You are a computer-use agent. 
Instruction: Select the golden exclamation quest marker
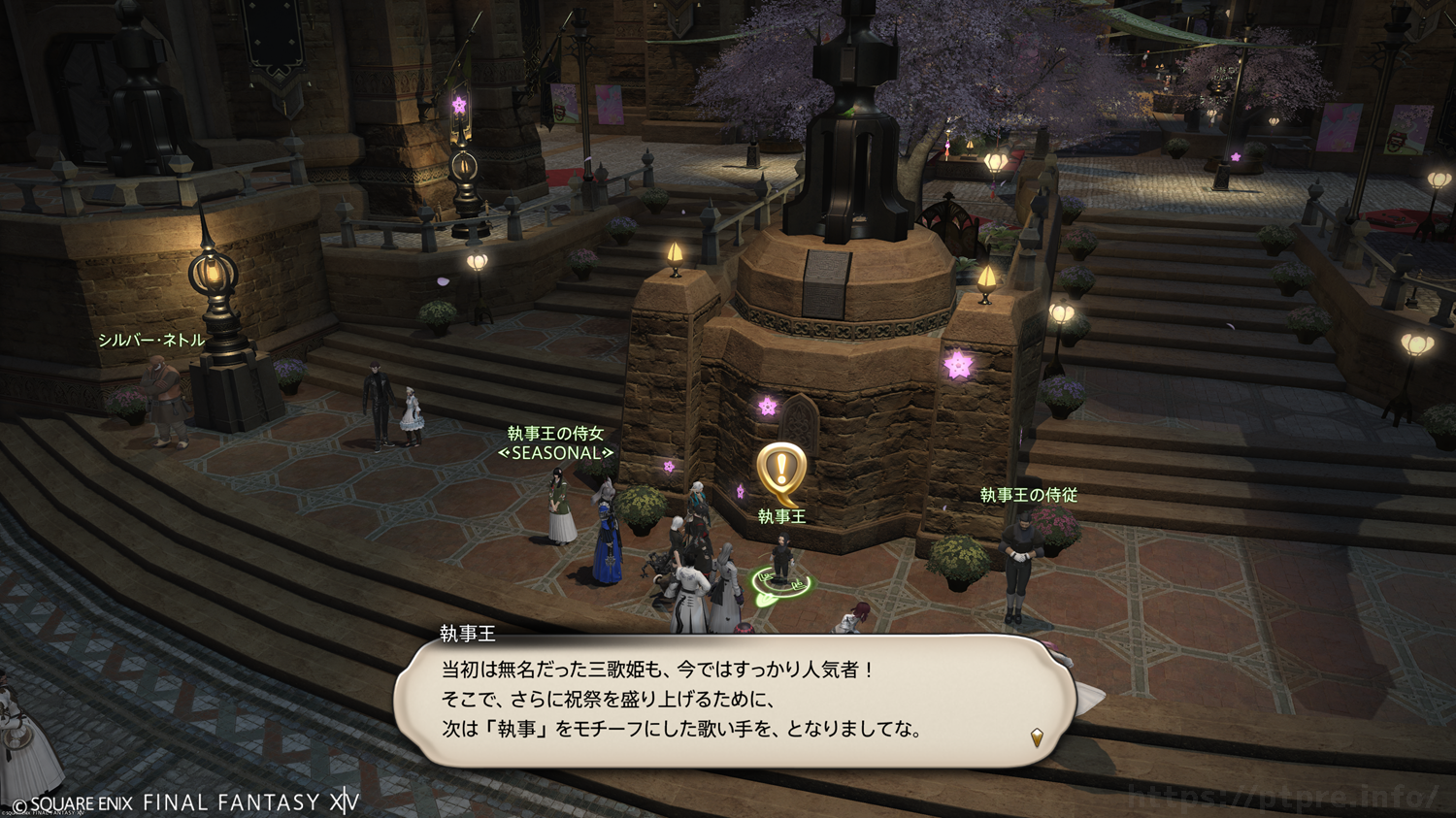click(781, 473)
